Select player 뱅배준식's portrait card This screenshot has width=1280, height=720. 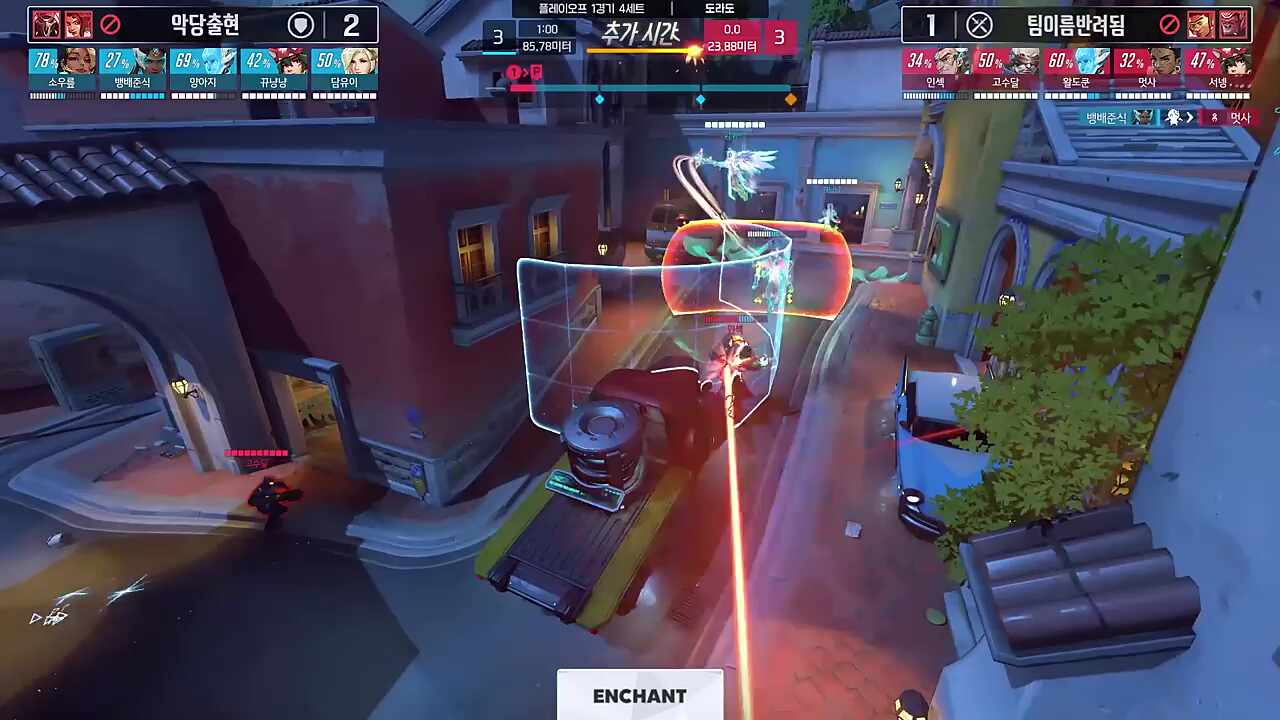tap(133, 70)
